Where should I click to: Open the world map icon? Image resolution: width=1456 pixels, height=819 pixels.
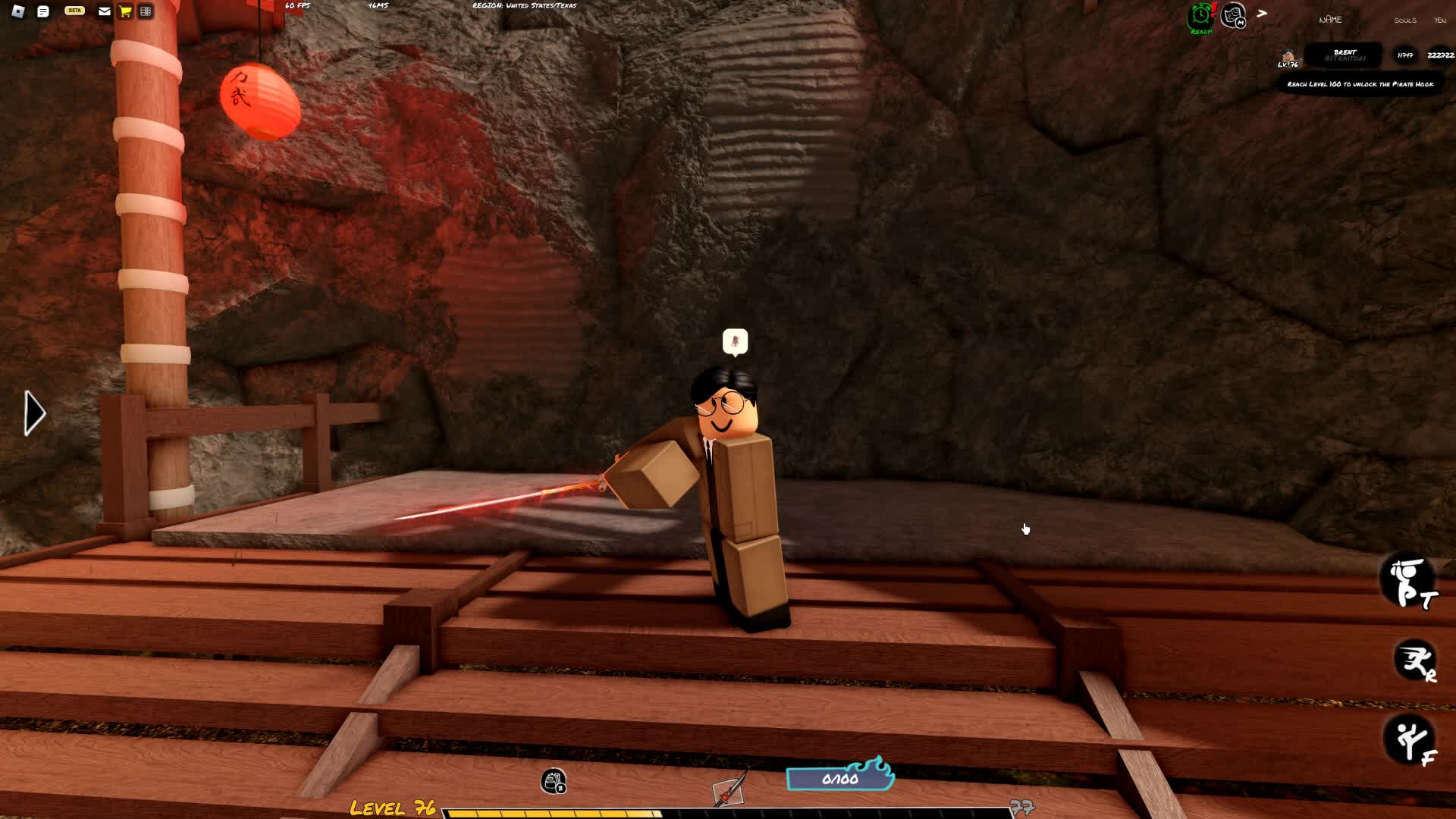1234,15
